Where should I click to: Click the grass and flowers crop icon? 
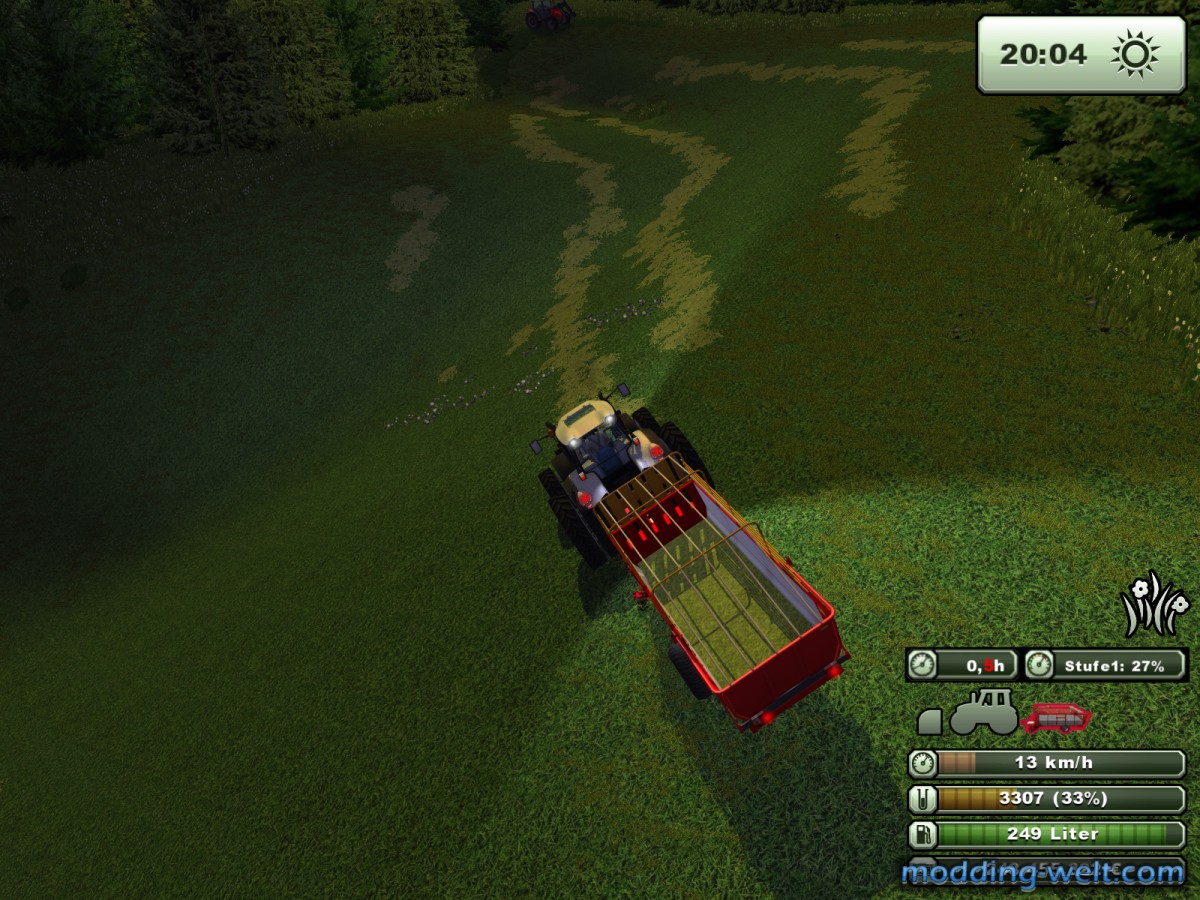click(1154, 604)
